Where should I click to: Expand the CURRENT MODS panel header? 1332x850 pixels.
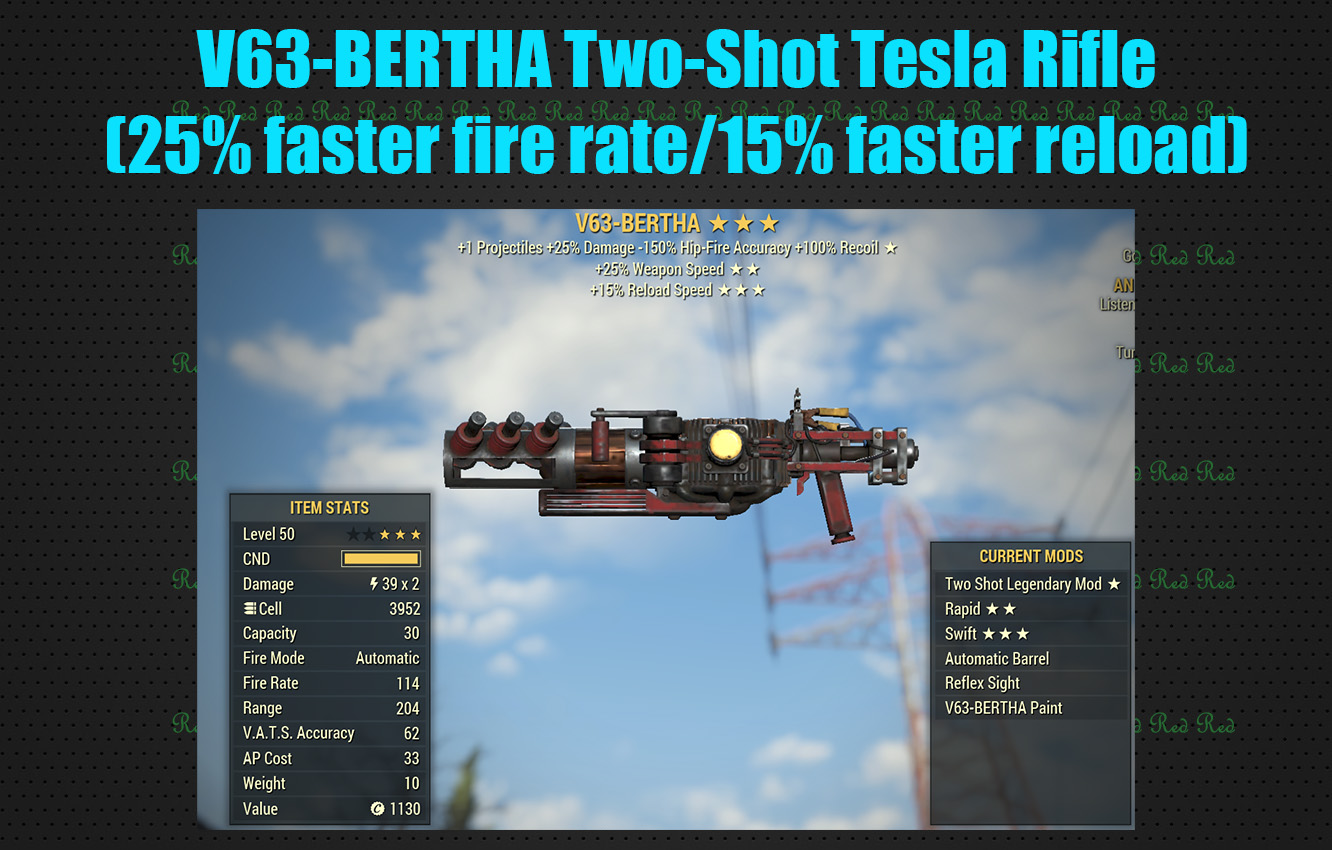point(1032,556)
